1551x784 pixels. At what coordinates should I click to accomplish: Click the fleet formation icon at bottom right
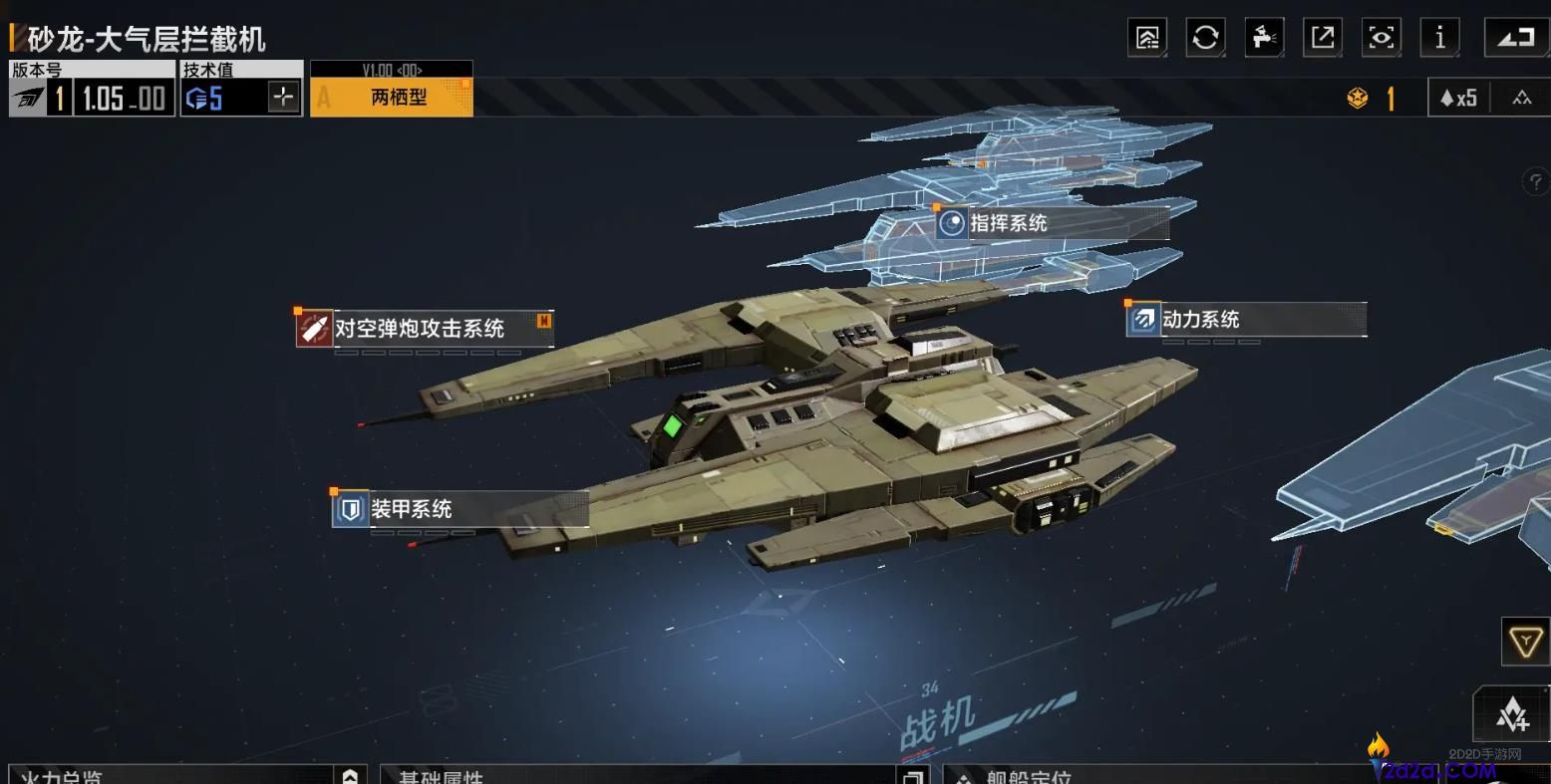tap(1512, 715)
